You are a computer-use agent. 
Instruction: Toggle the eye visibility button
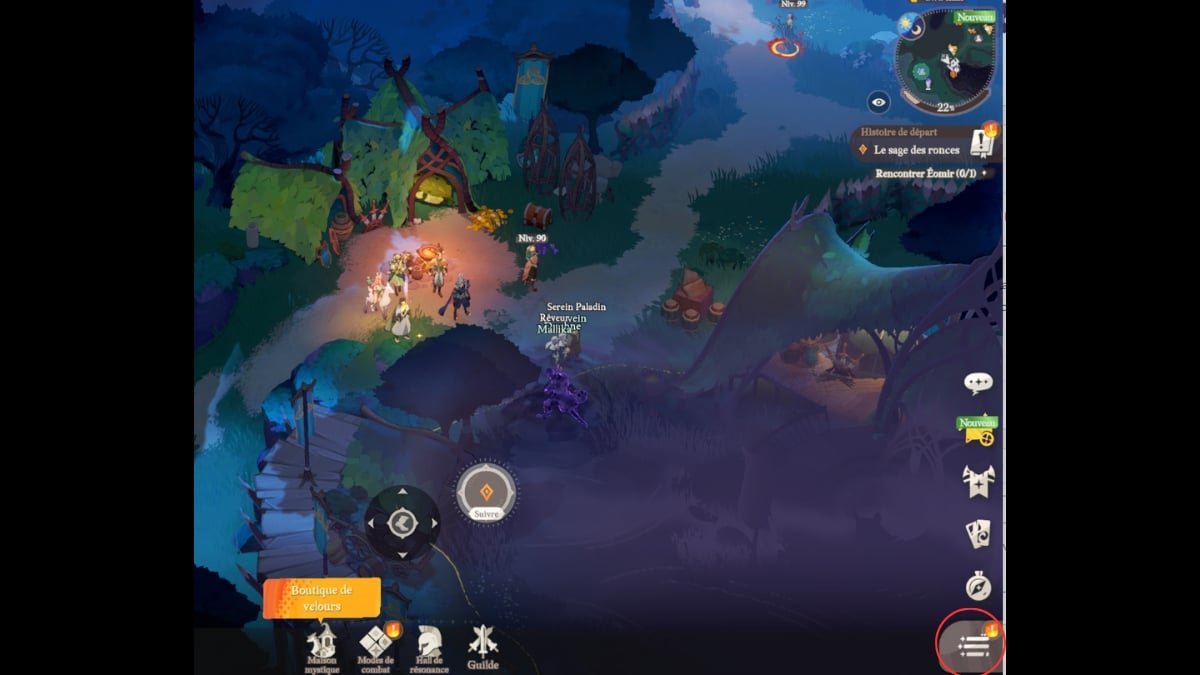[x=879, y=102]
